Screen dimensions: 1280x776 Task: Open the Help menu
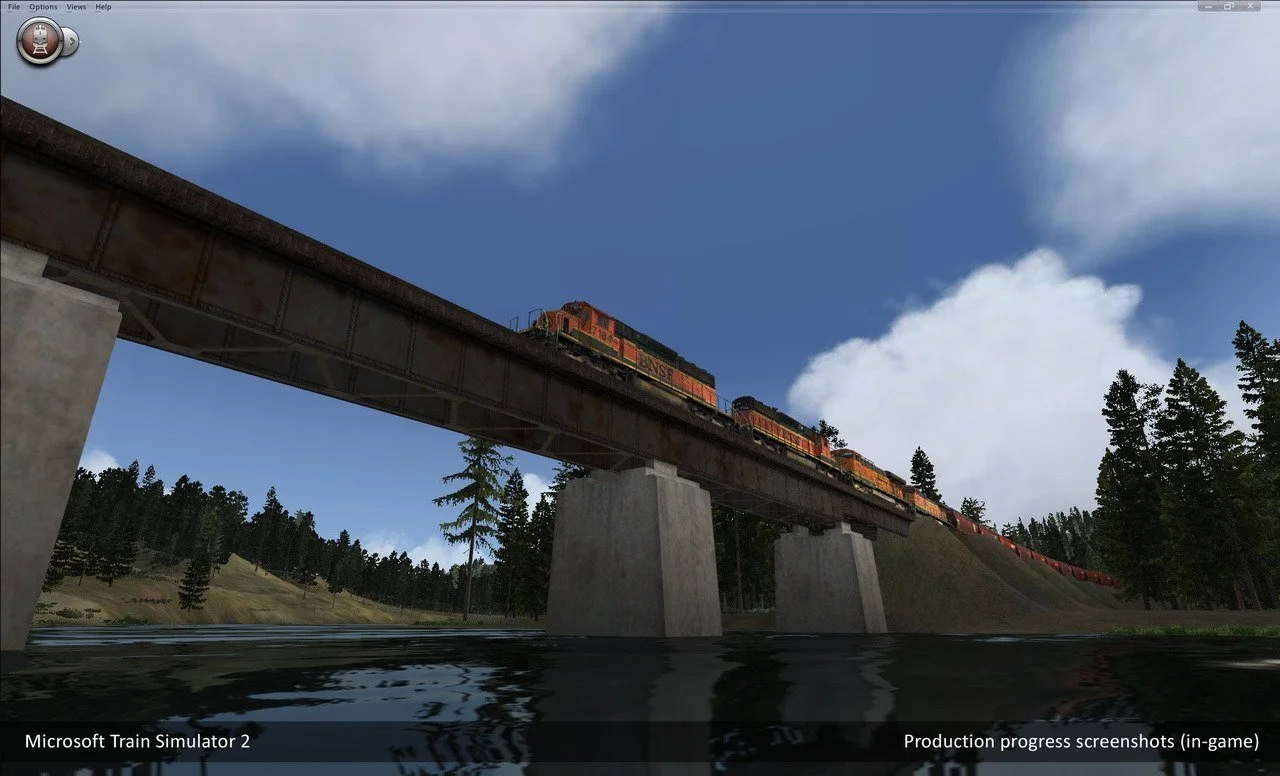click(x=101, y=6)
